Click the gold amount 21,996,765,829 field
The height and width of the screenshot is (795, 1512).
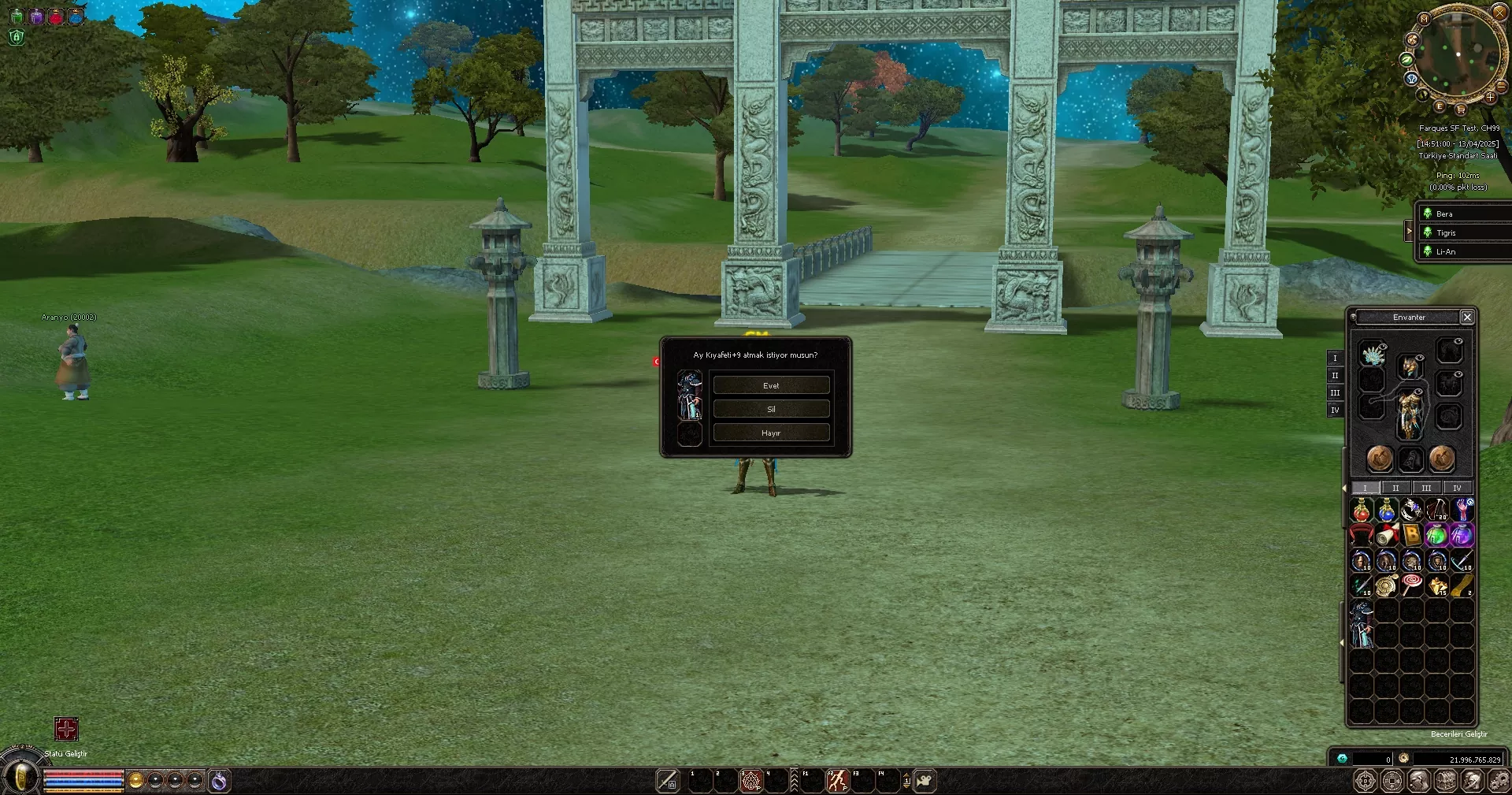(x=1457, y=760)
